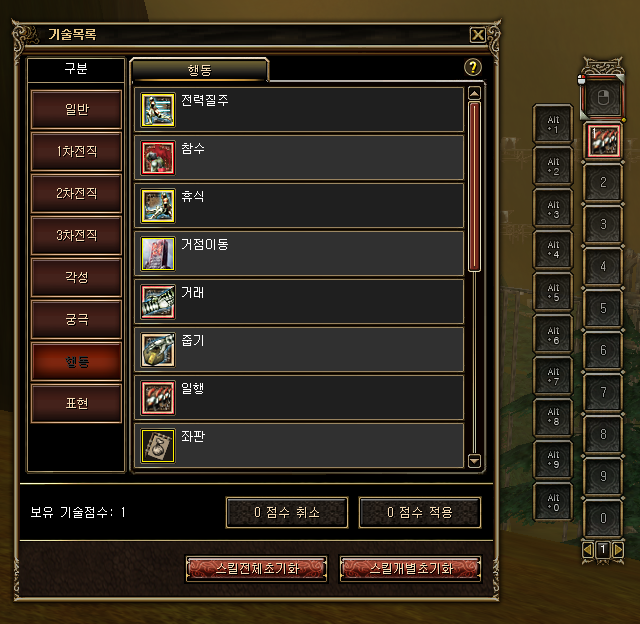Click the 스킬개별초기화 button
Image resolution: width=640 pixels, height=624 pixels.
[410, 568]
